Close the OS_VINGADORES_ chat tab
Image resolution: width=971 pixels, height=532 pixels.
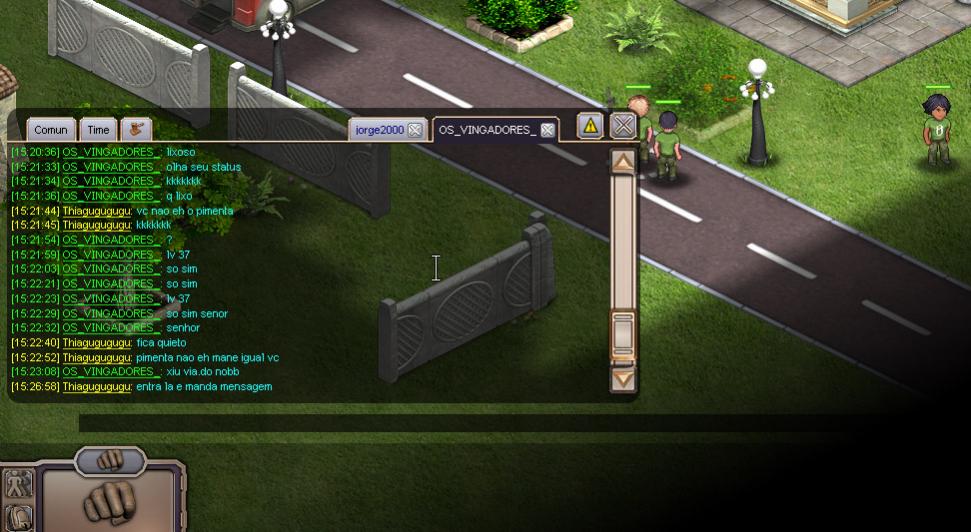[548, 130]
